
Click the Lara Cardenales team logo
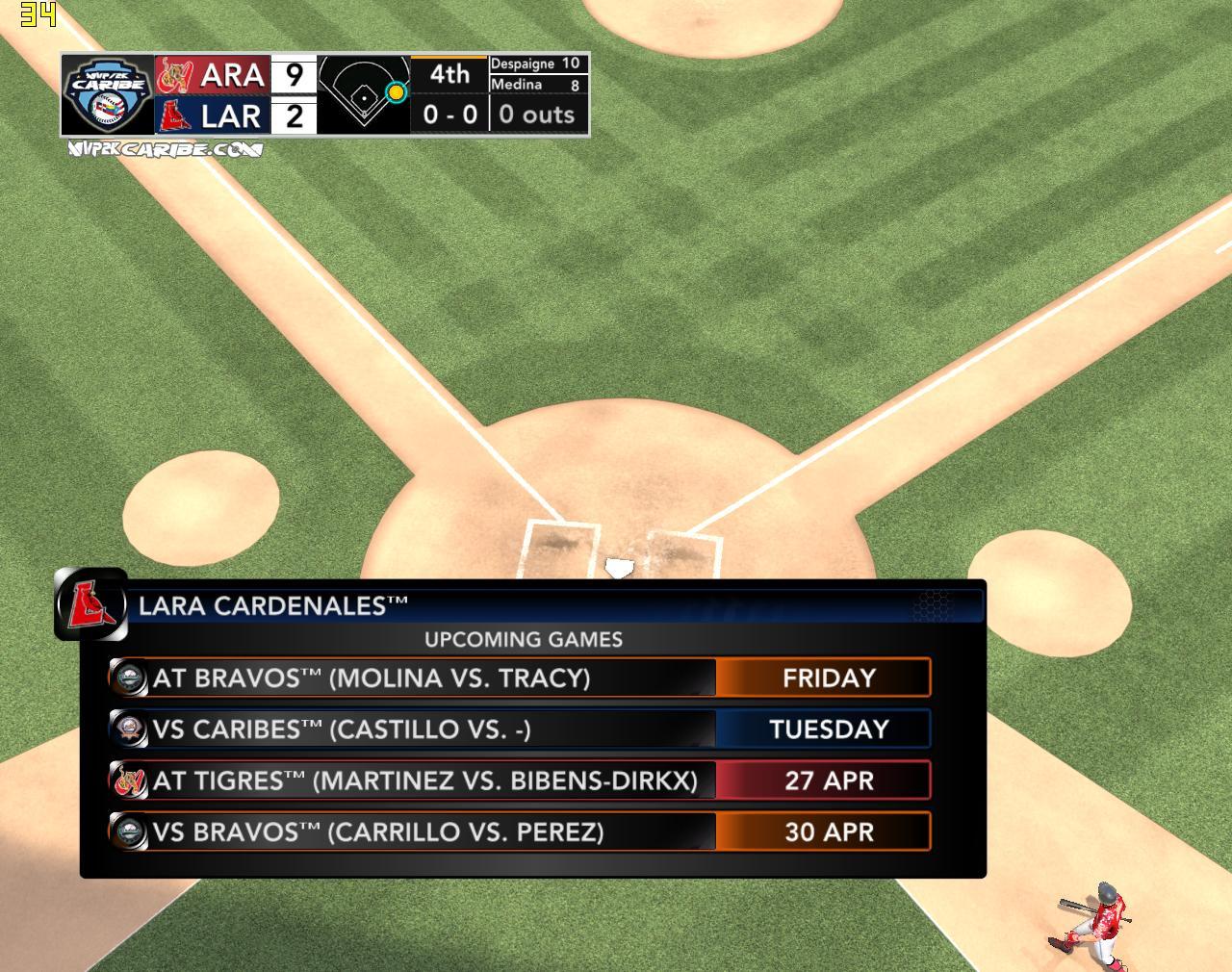pyautogui.click(x=90, y=604)
